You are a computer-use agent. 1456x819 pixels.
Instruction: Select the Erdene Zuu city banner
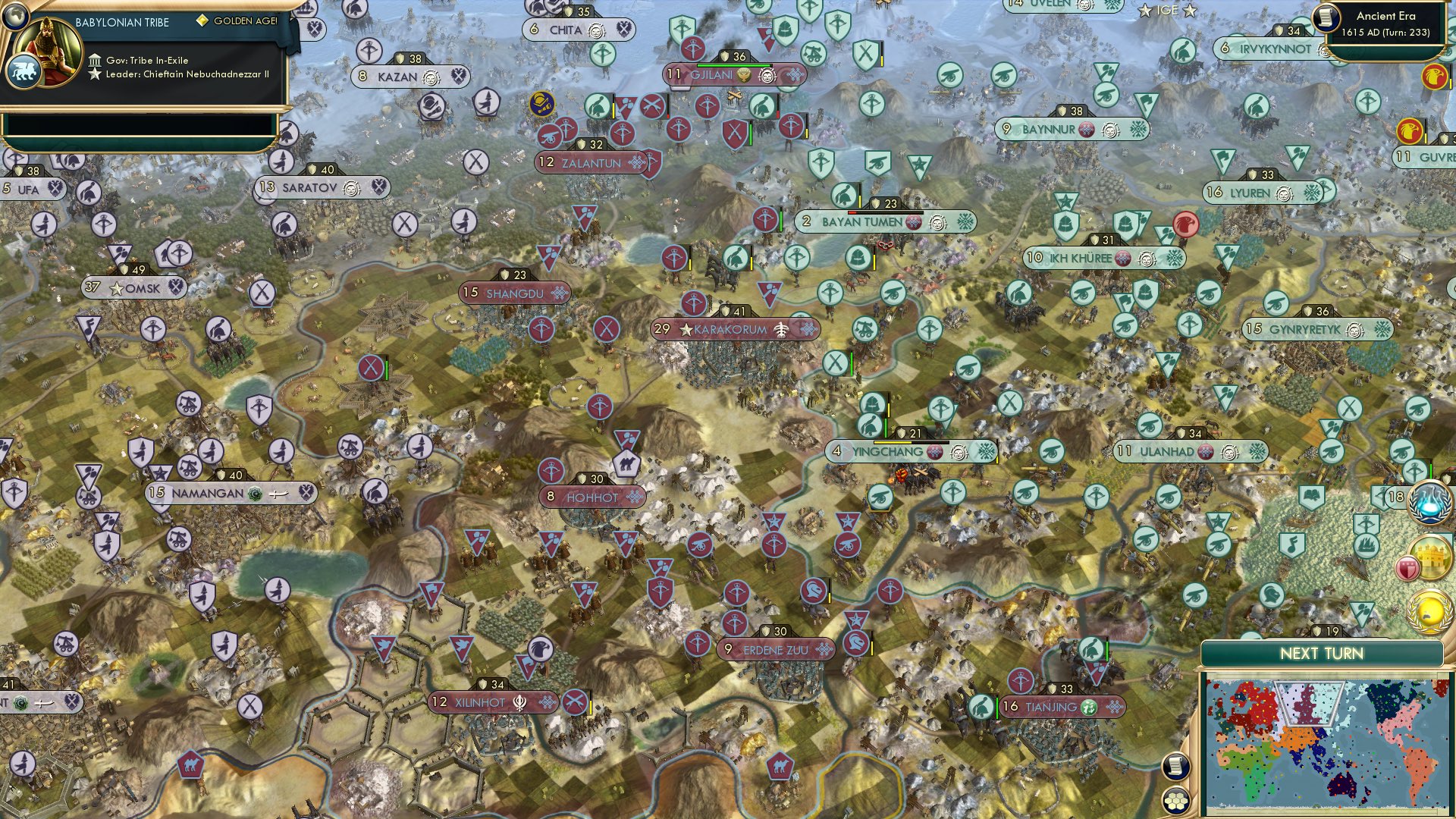(x=775, y=649)
